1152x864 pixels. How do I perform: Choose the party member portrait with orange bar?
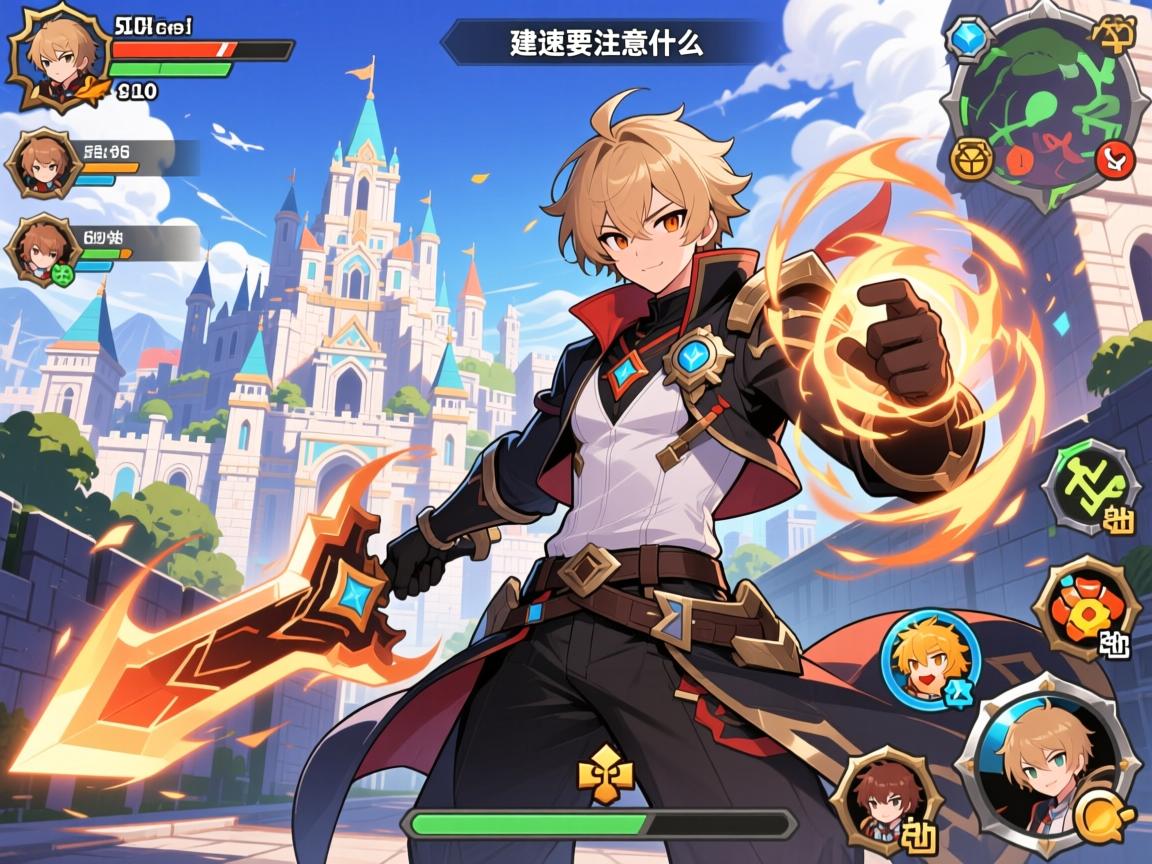[45, 163]
